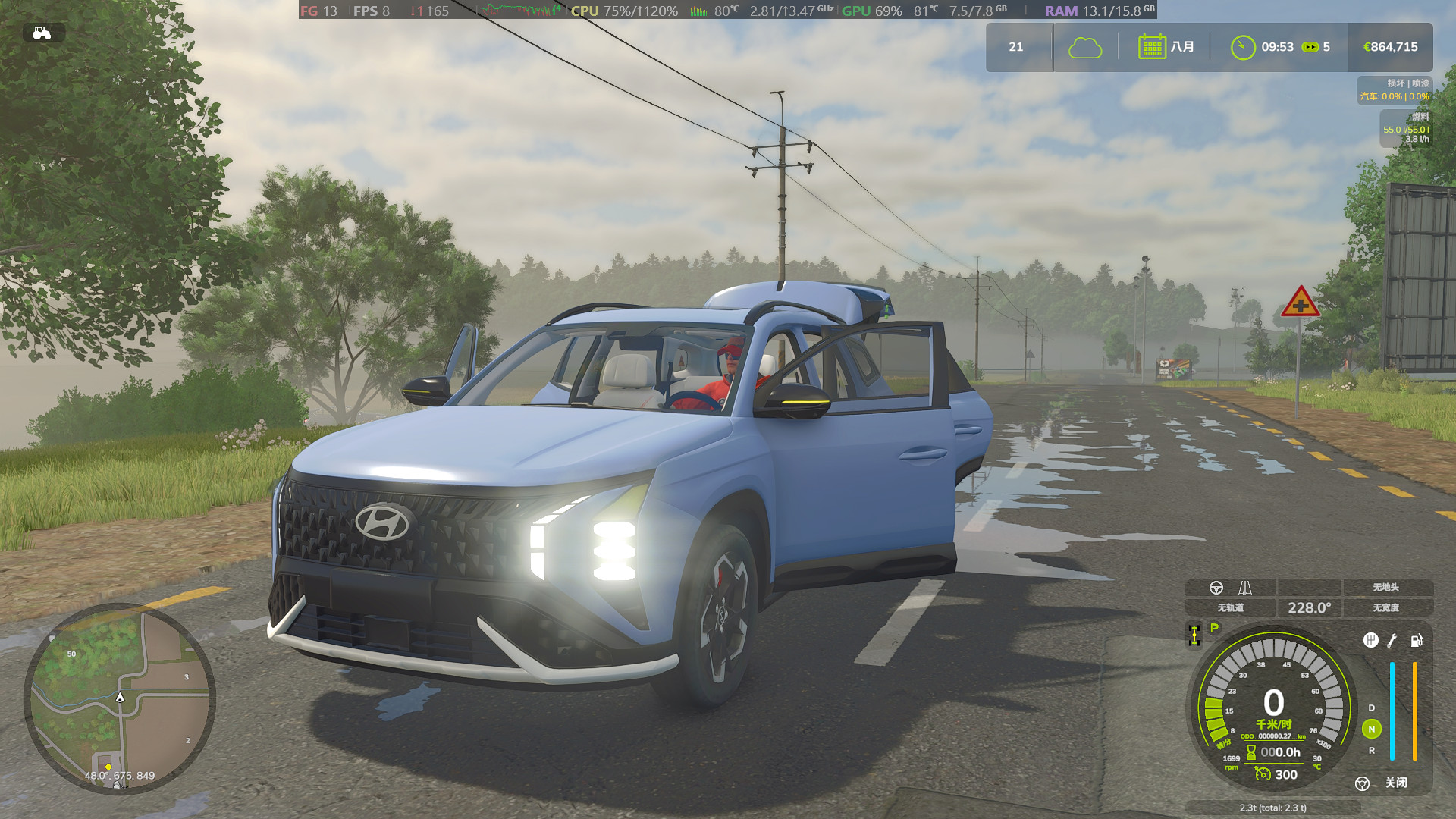
Task: Click the tractor icon in the top-left corner
Action: coord(42,33)
